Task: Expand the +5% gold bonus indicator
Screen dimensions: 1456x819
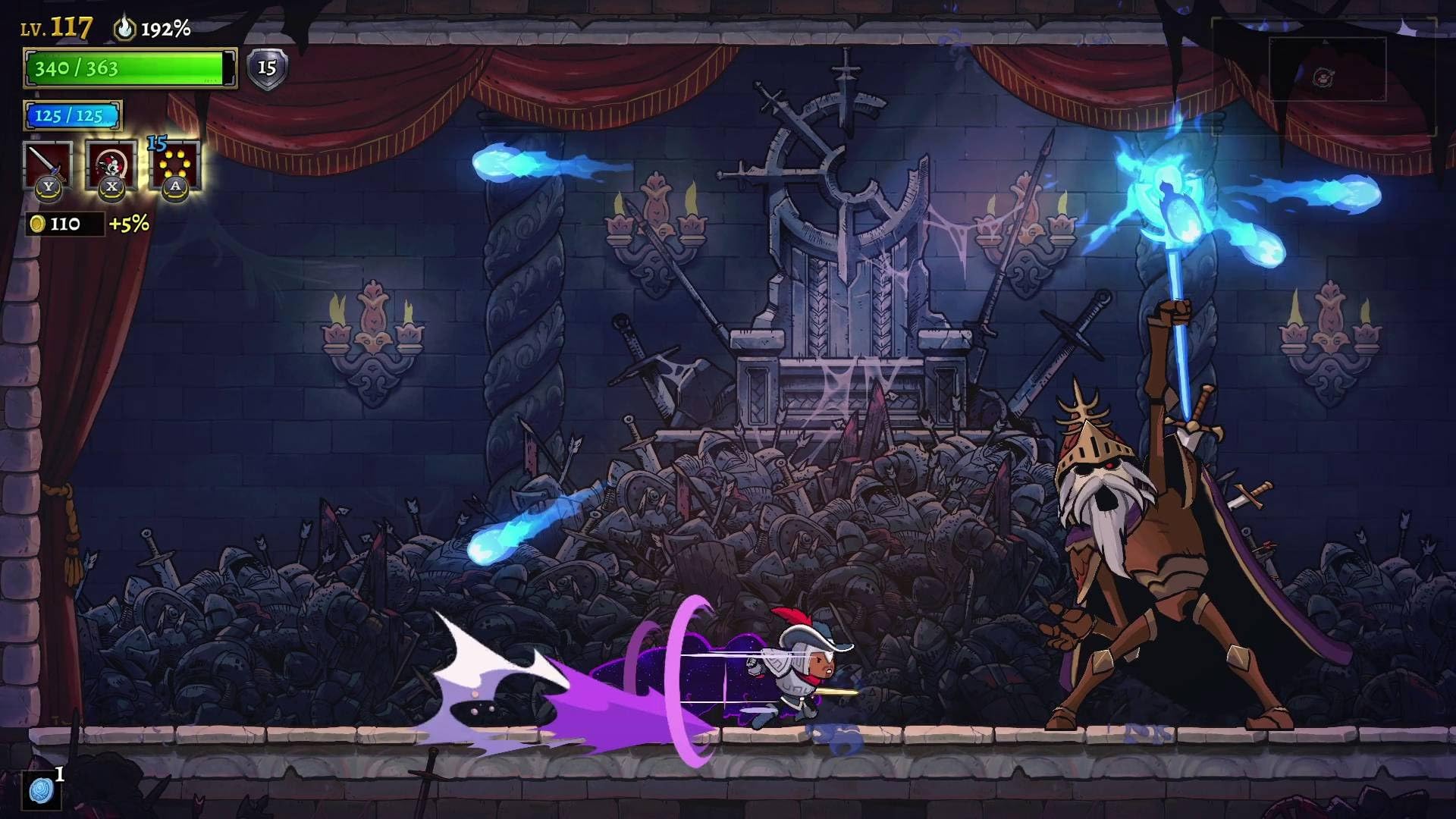Action: pos(130,224)
